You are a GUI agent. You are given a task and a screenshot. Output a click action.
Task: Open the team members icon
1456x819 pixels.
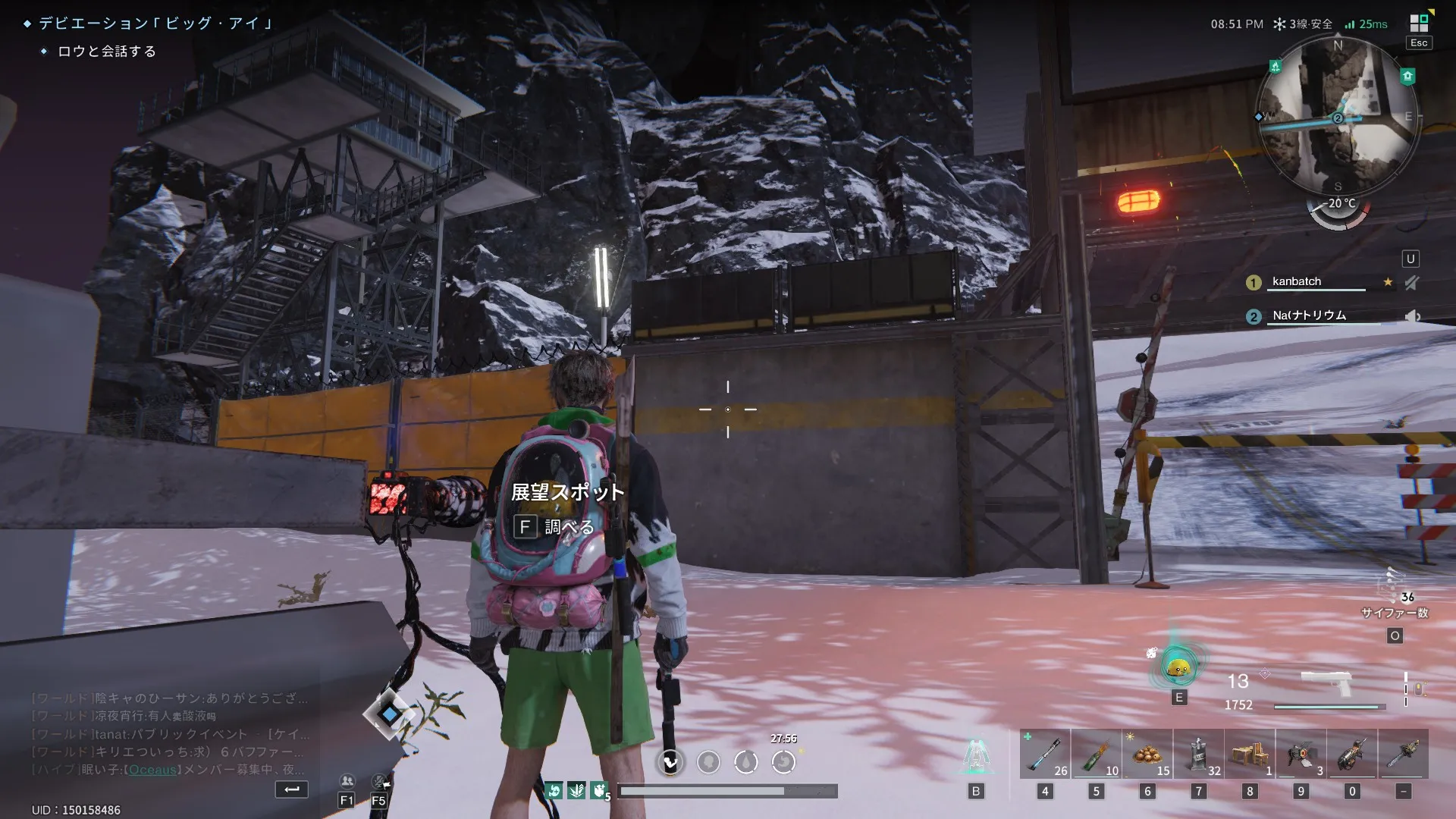point(347,781)
